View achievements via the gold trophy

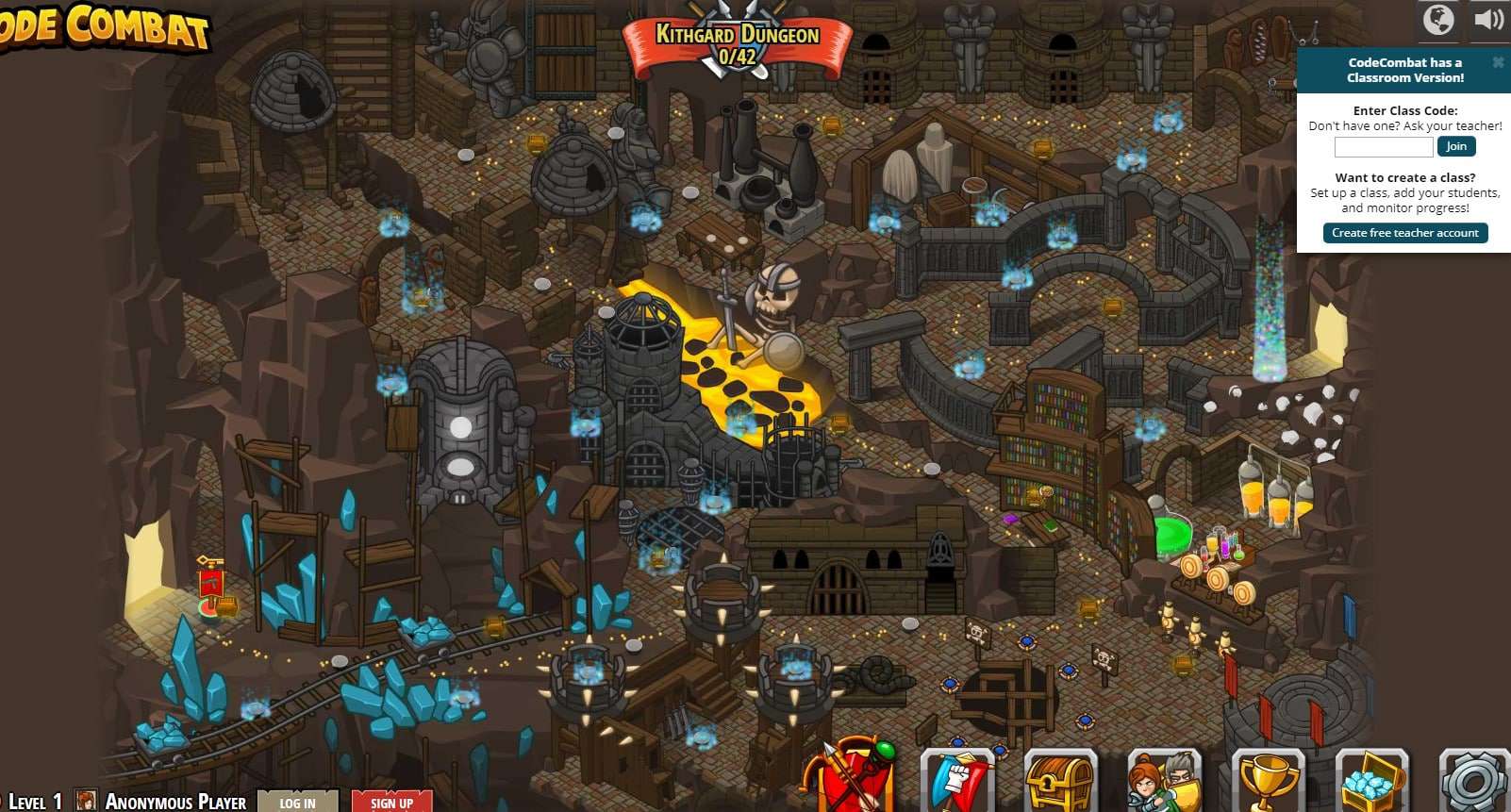coord(1268,783)
